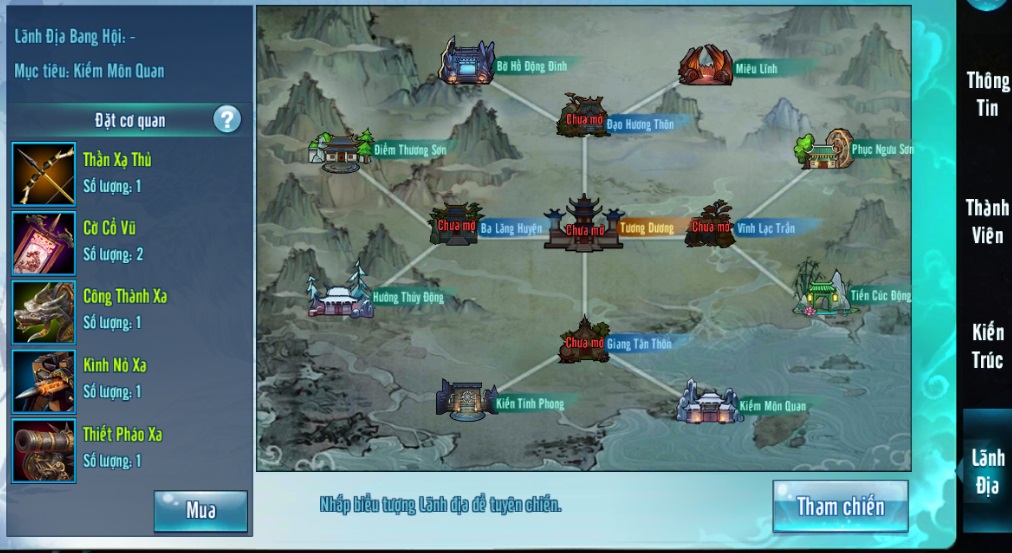Select the Lãnh Địa tab
The height and width of the screenshot is (553, 1012).
[x=986, y=471]
